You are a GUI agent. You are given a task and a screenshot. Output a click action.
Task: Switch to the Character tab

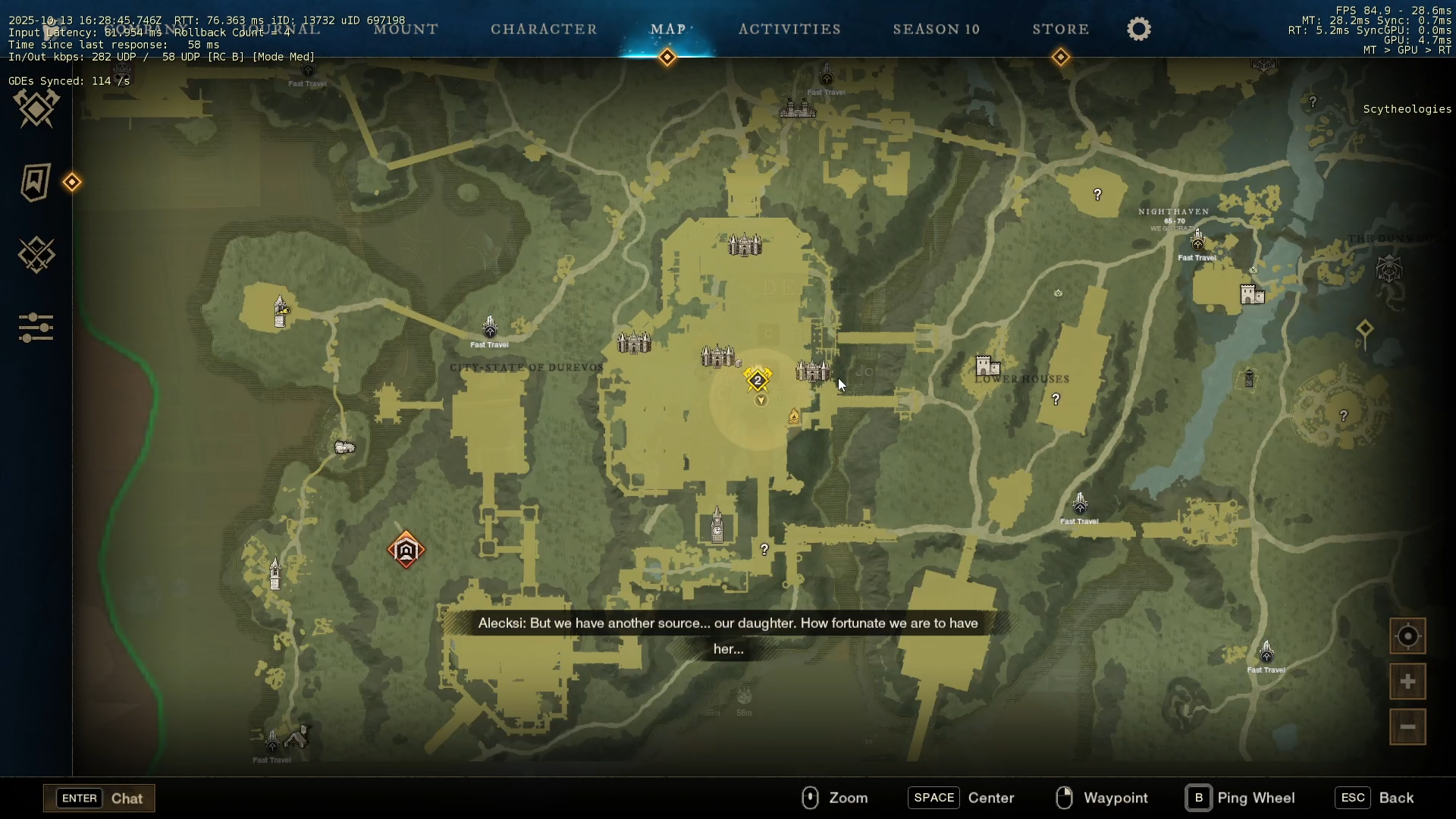[x=544, y=30]
